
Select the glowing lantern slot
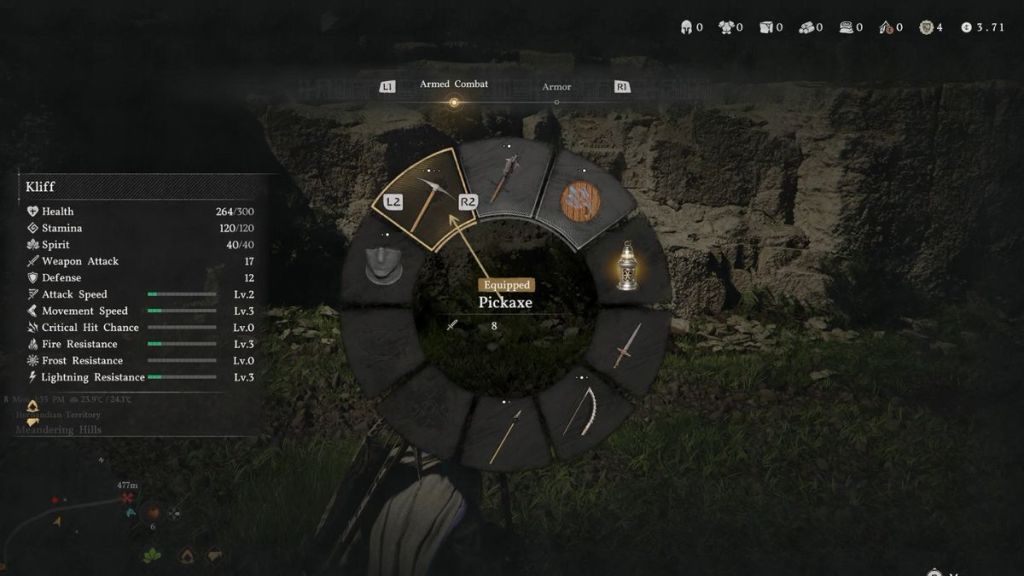tap(627, 266)
